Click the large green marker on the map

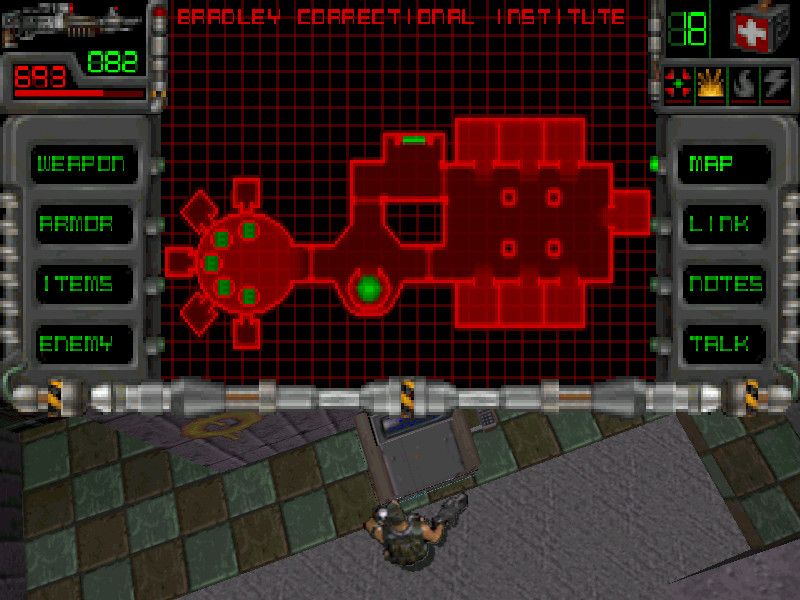tap(370, 288)
